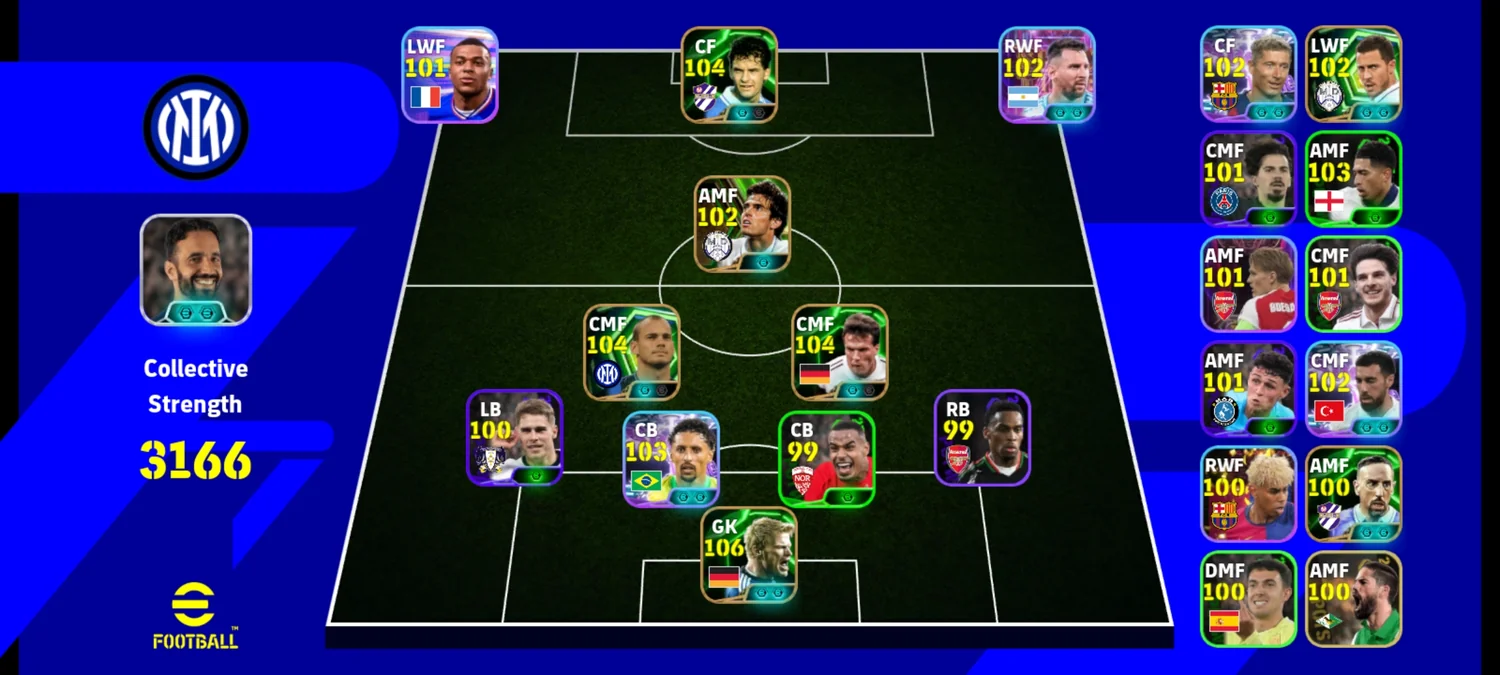This screenshot has width=1500, height=675.
Task: Choose the LWF 101 player card
Action: [x=450, y=75]
